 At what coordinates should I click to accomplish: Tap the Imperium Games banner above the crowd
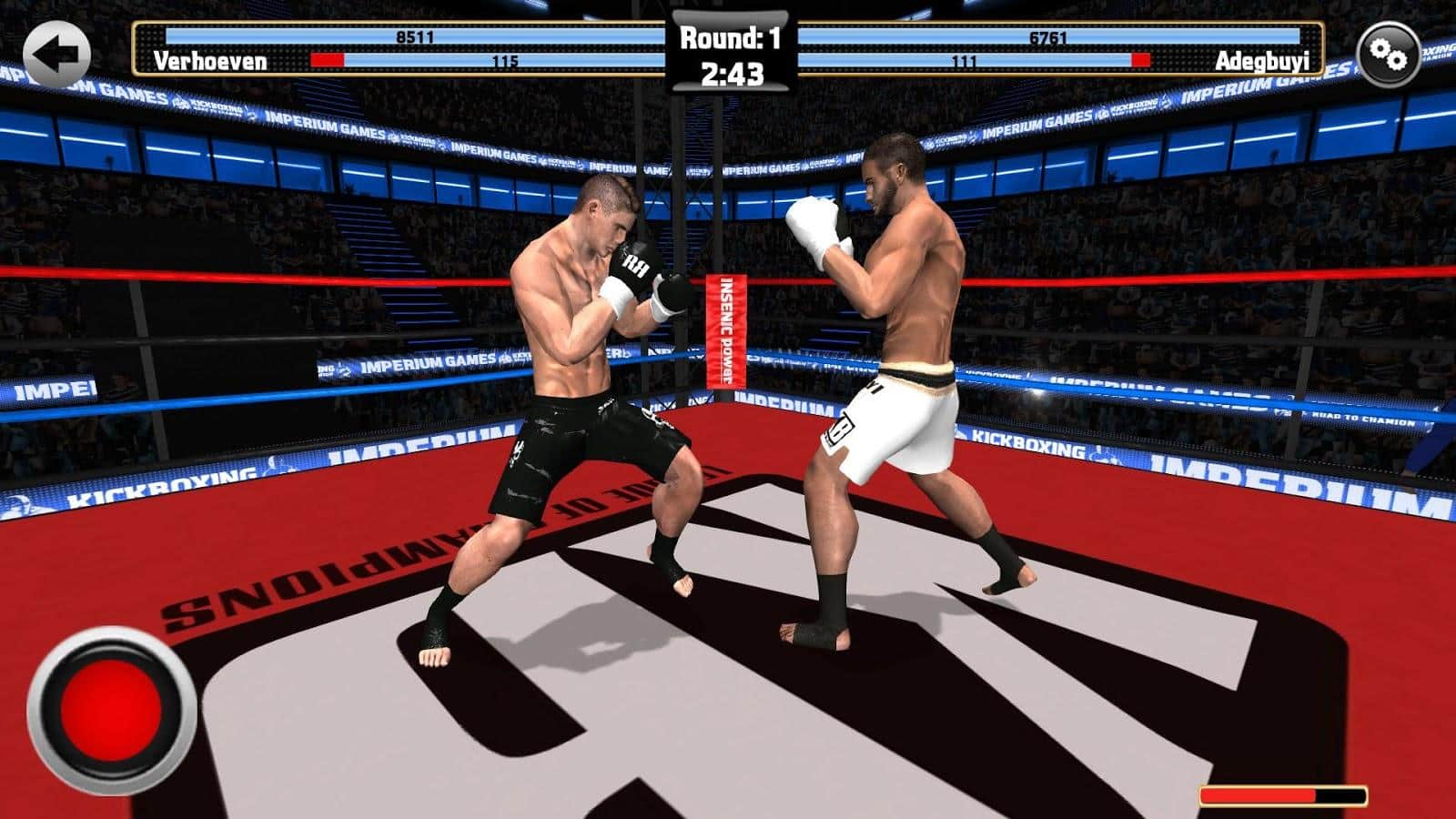point(1037,121)
